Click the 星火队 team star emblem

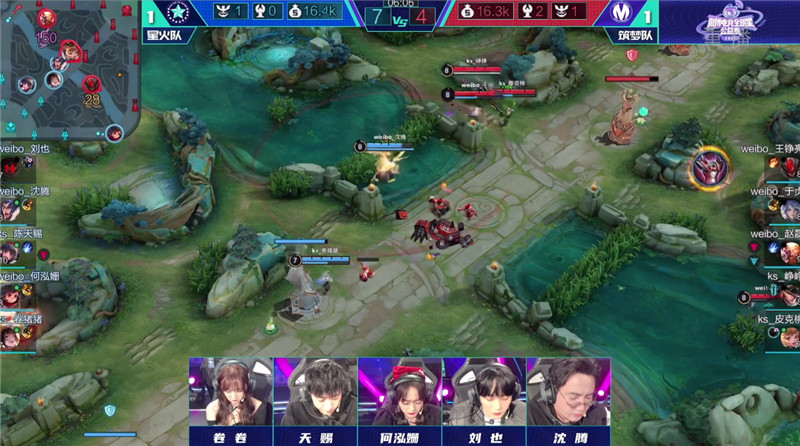(179, 14)
